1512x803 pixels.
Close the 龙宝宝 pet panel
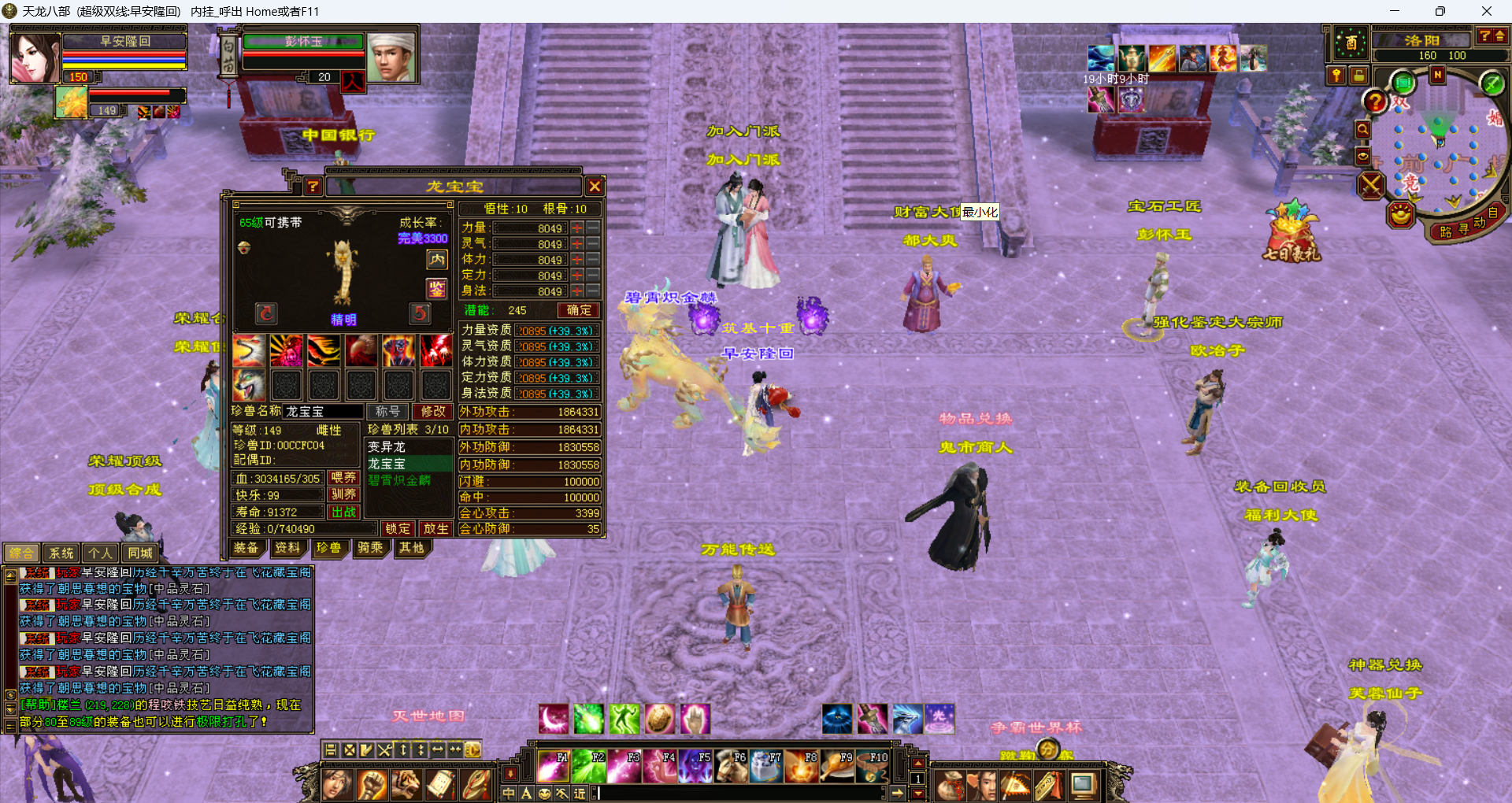tap(595, 187)
